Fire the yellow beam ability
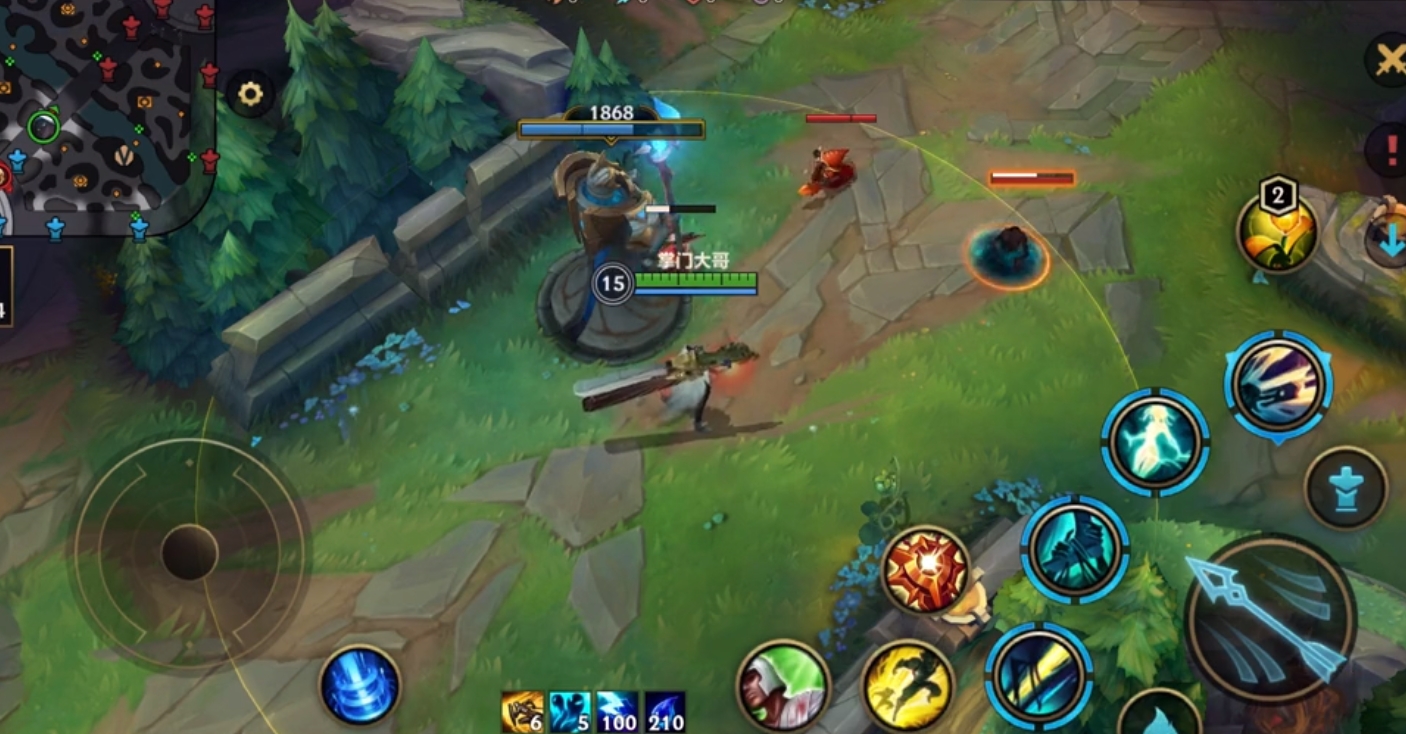 point(1038,675)
